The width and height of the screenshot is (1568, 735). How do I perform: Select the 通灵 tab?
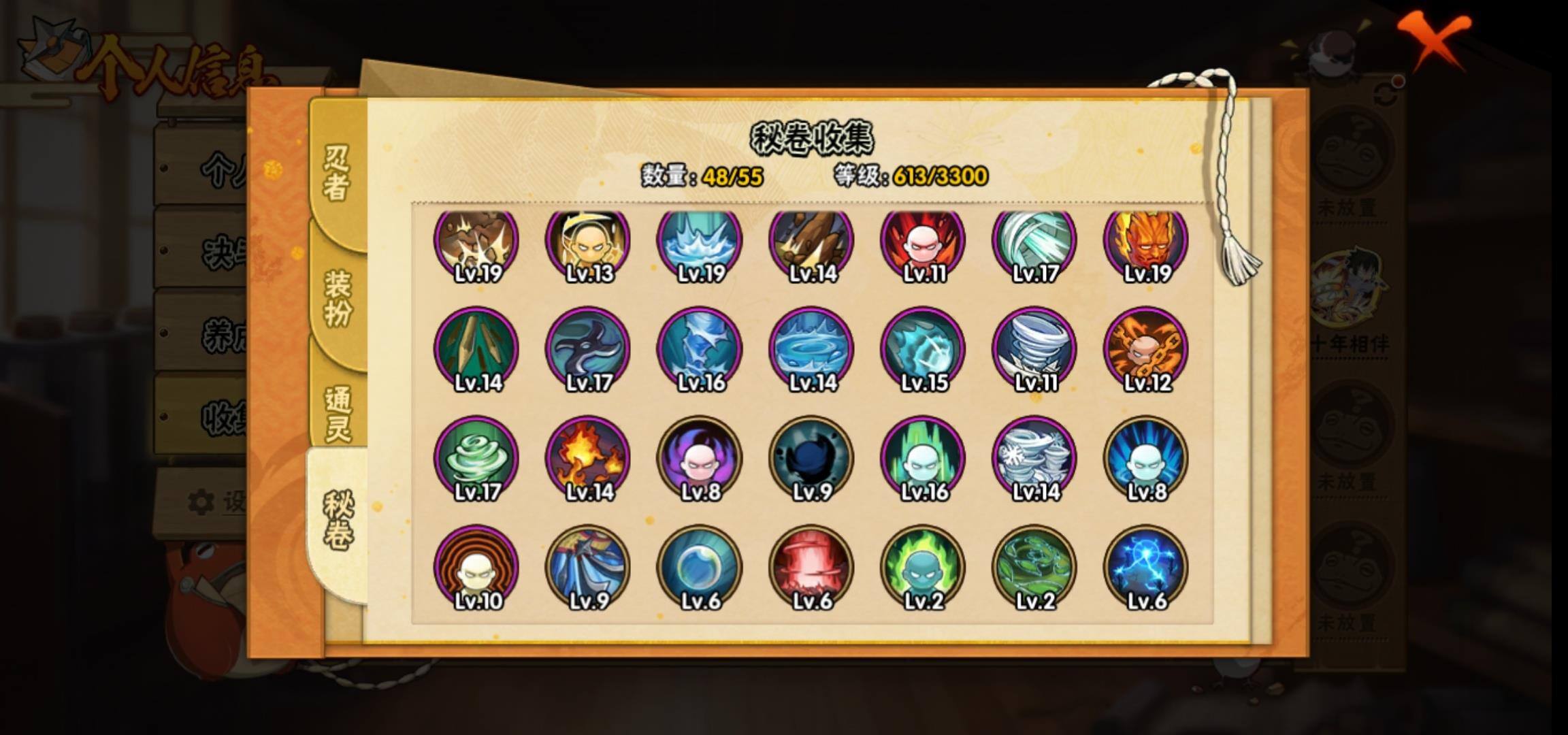pos(338,414)
